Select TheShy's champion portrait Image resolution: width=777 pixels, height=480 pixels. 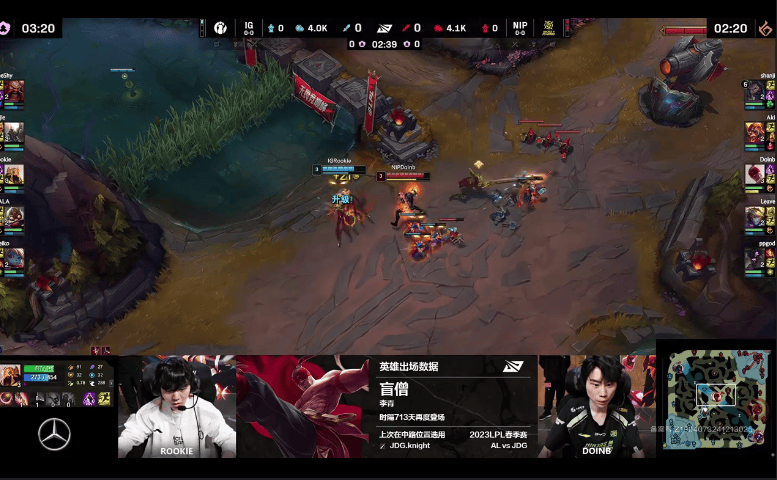coord(14,93)
